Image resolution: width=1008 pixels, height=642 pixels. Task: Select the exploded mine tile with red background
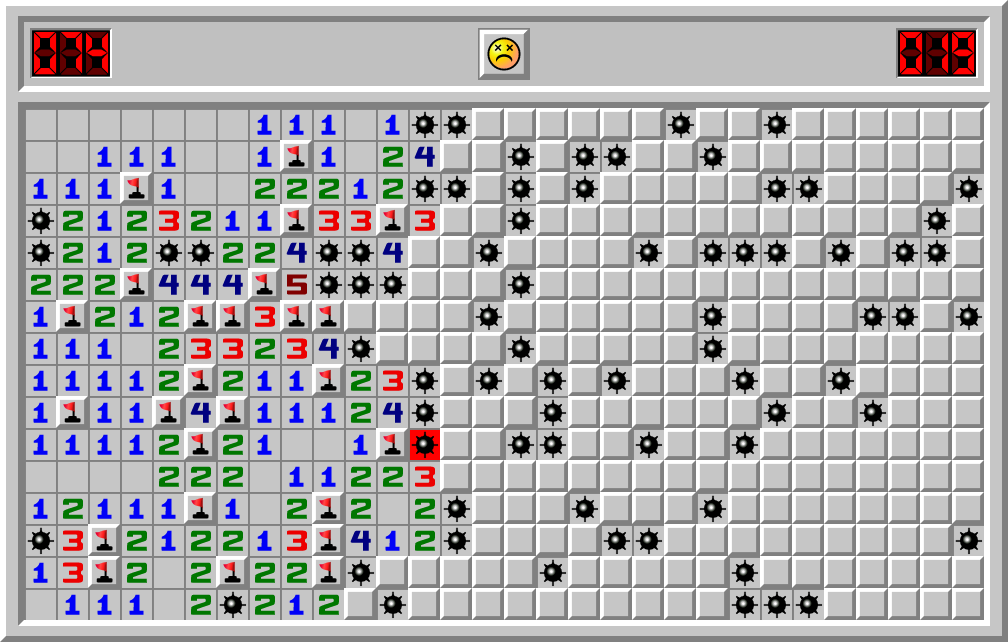click(425, 444)
